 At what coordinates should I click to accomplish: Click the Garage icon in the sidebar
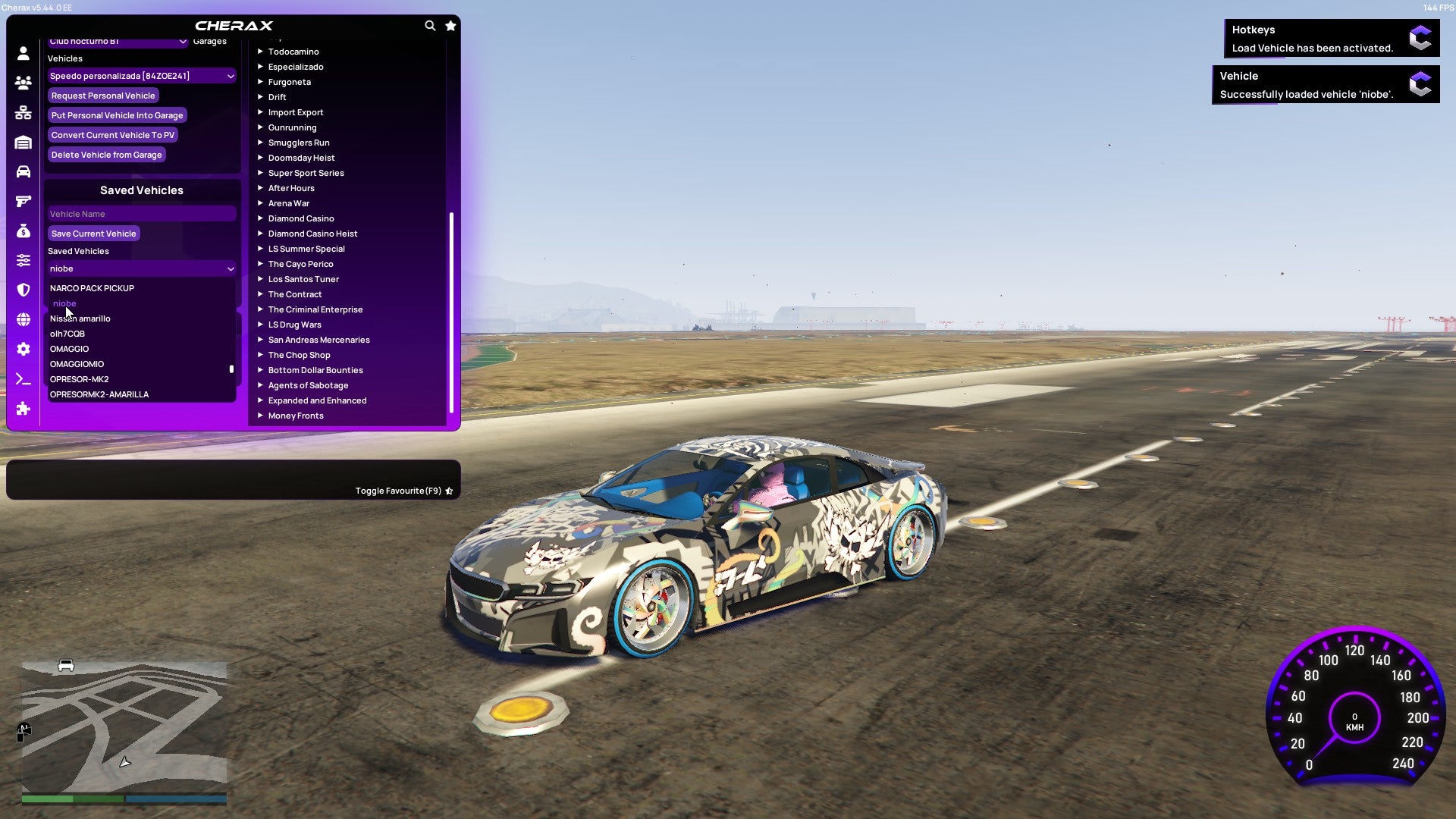tap(23, 142)
